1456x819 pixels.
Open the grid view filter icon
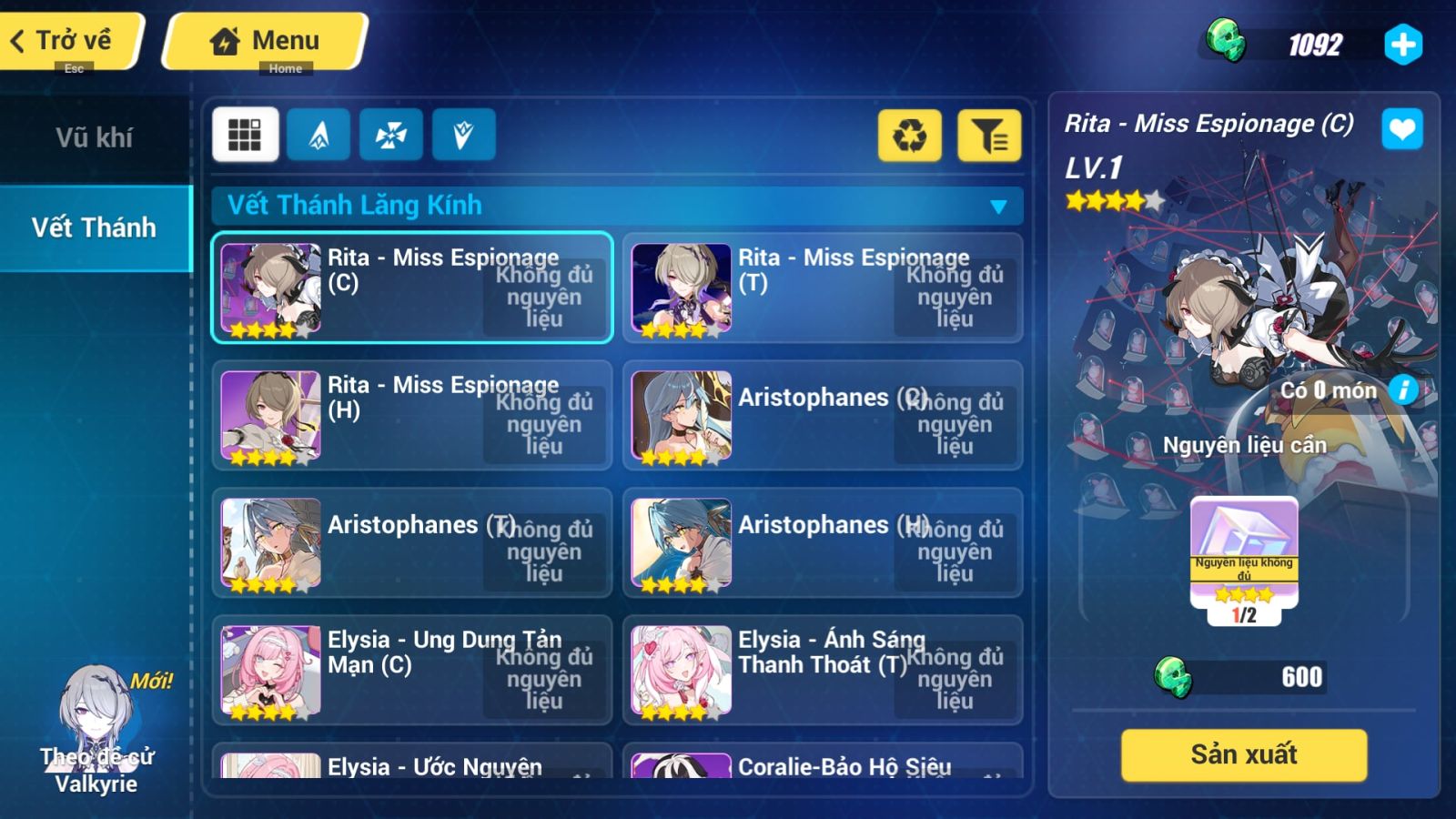(x=244, y=134)
